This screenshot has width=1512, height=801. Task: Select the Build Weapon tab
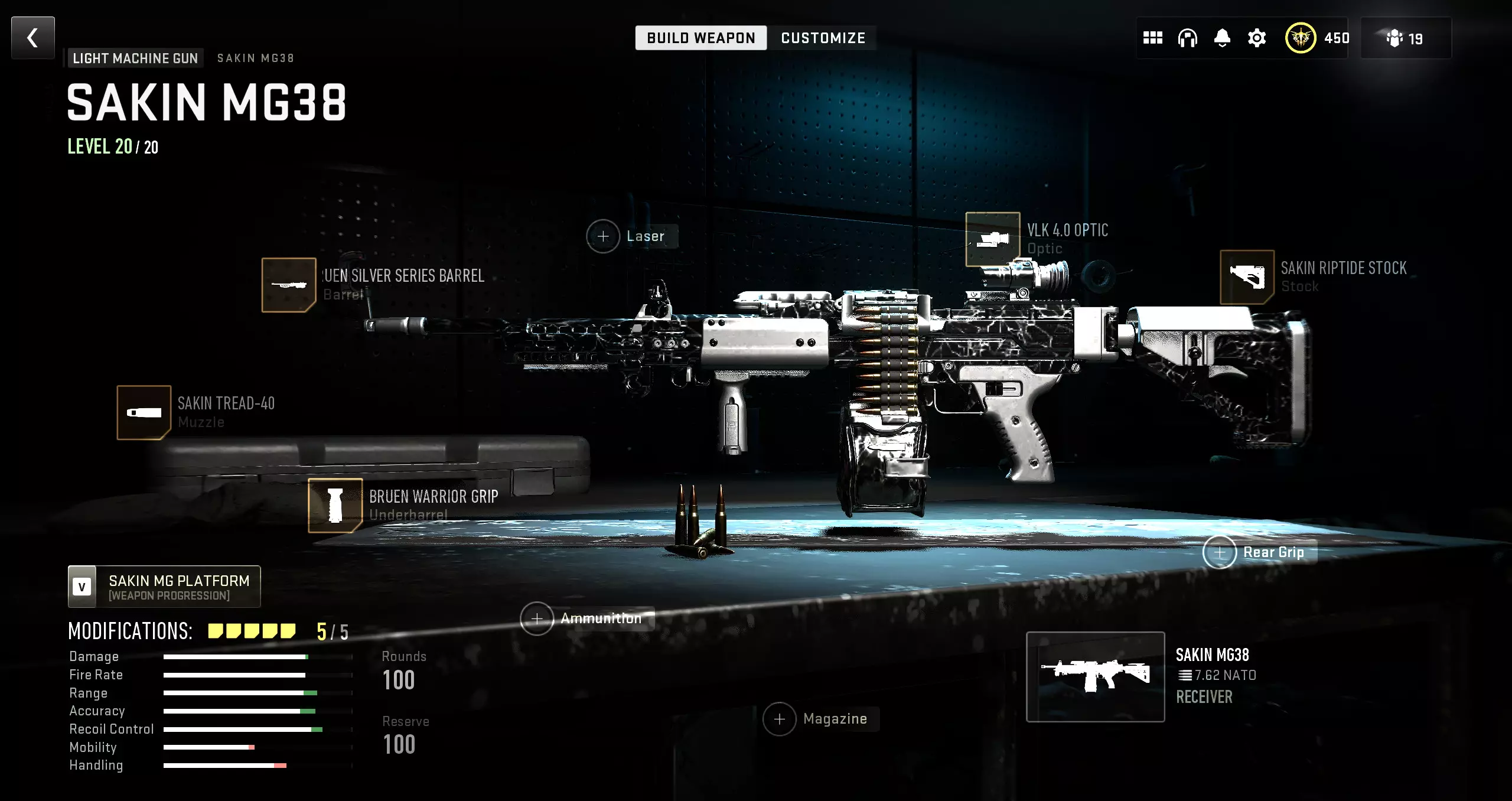click(700, 38)
